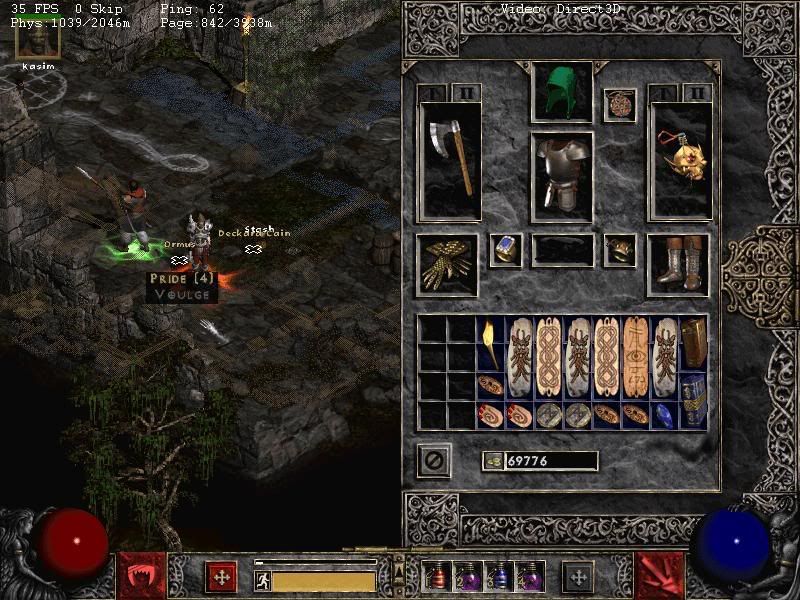This screenshot has height=600, width=800.
Task: Select the red health potion in belt
Action: coord(437,577)
